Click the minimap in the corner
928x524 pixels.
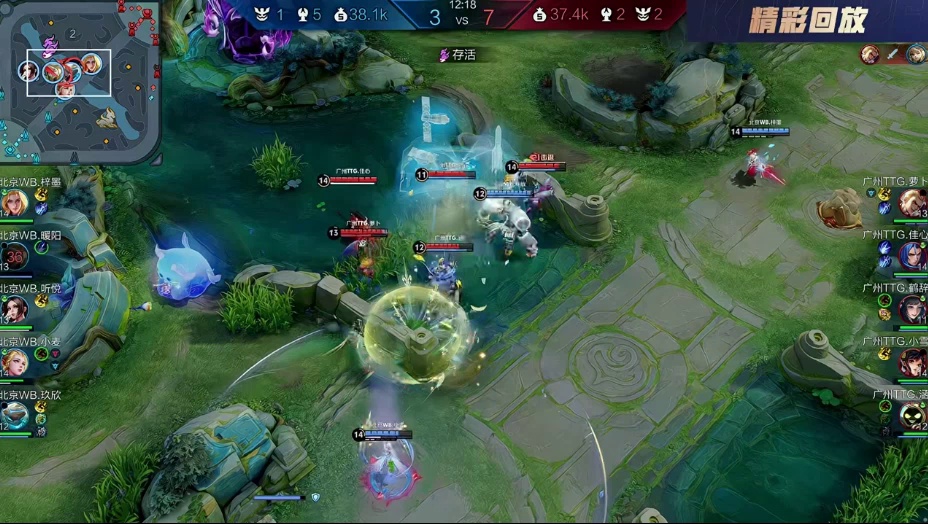pyautogui.click(x=80, y=81)
